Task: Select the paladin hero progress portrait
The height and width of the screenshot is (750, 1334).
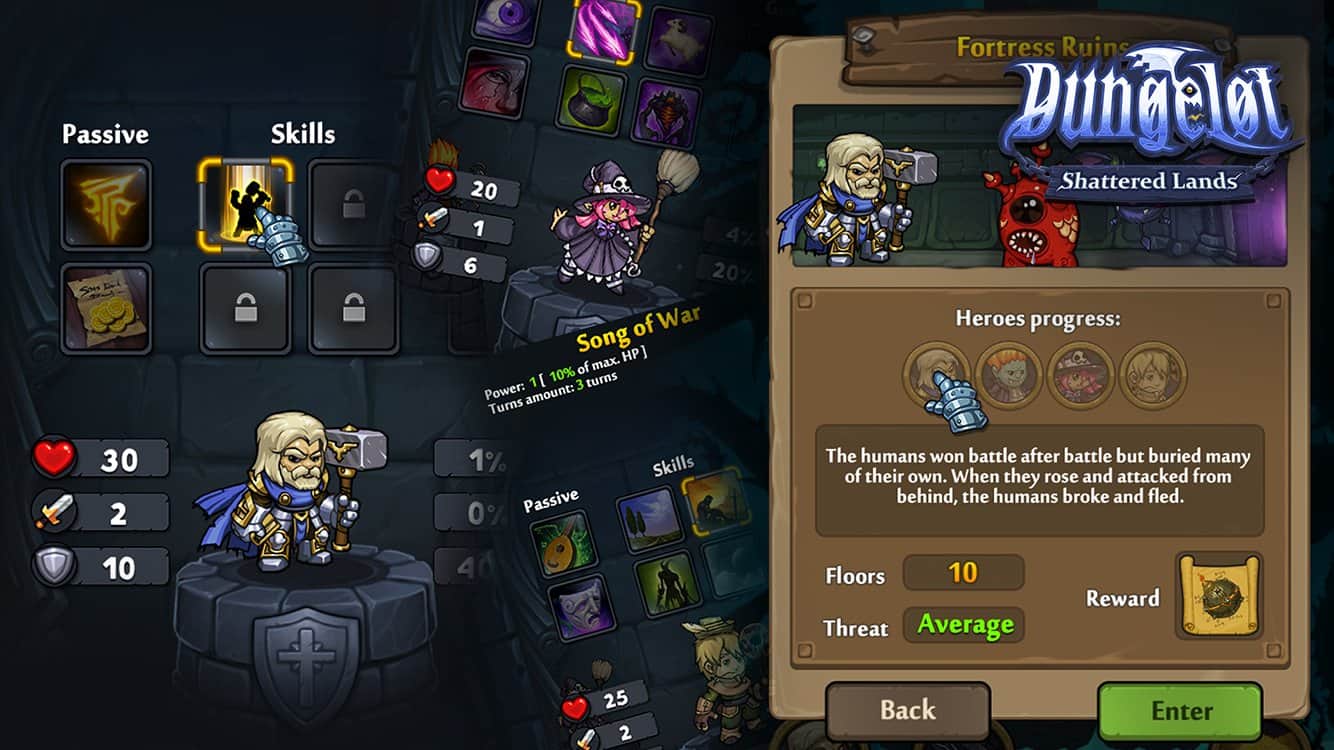Action: click(x=936, y=376)
